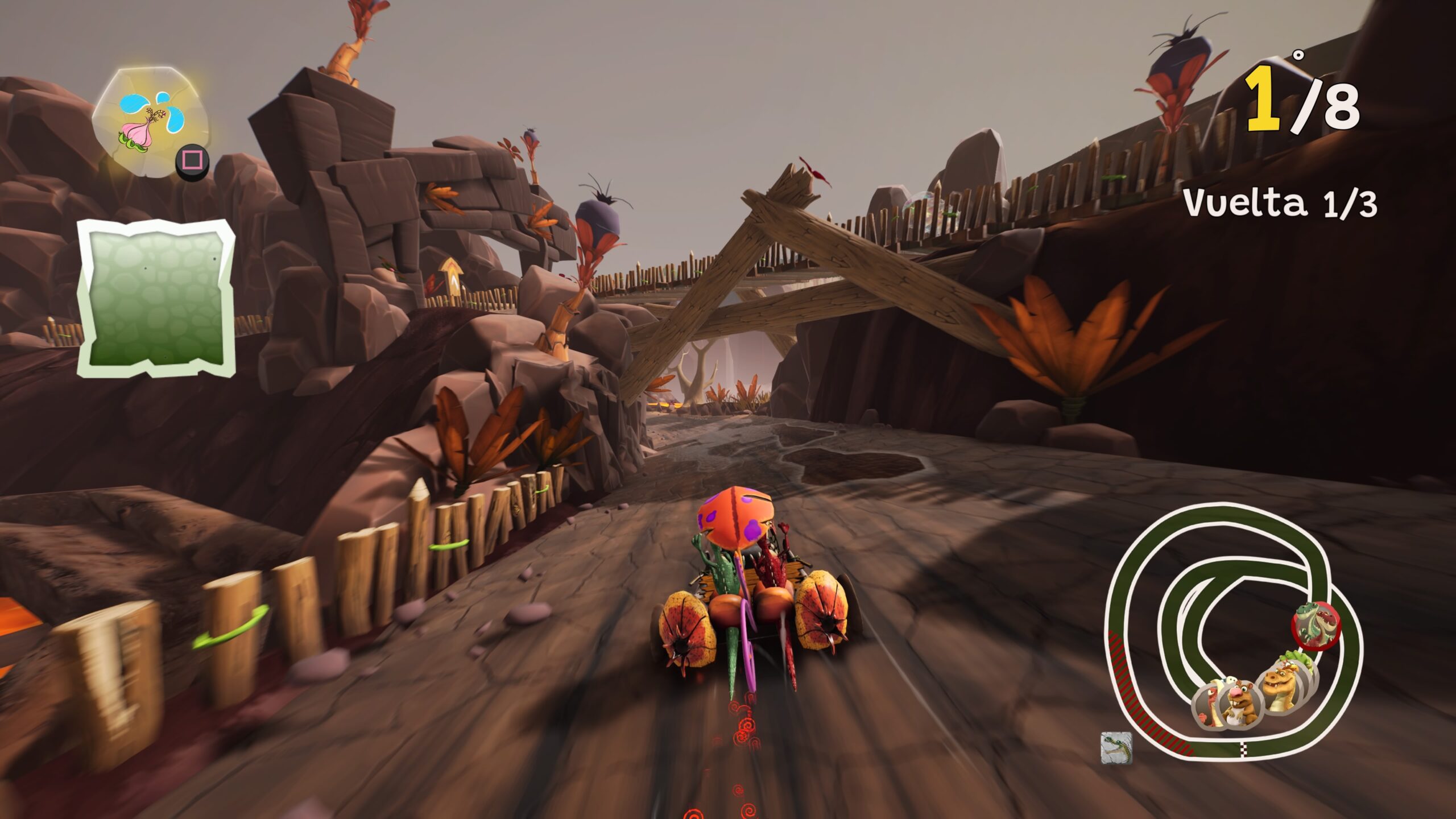Click the small stone crocodile icon
This screenshot has height=819, width=1456.
coord(1116,747)
